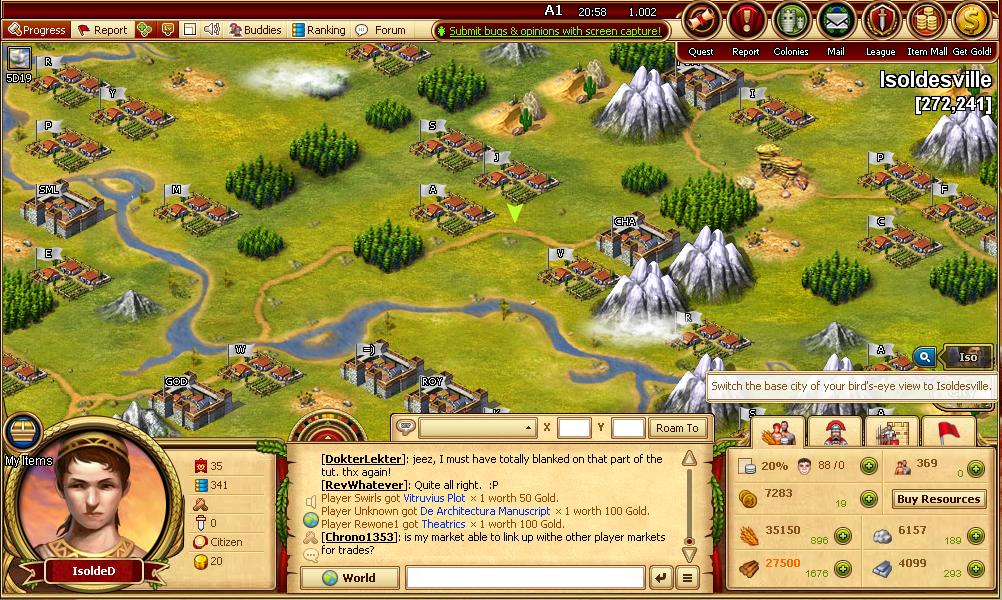1002x600 pixels.
Task: Click the Roam To button
Action: click(x=677, y=428)
